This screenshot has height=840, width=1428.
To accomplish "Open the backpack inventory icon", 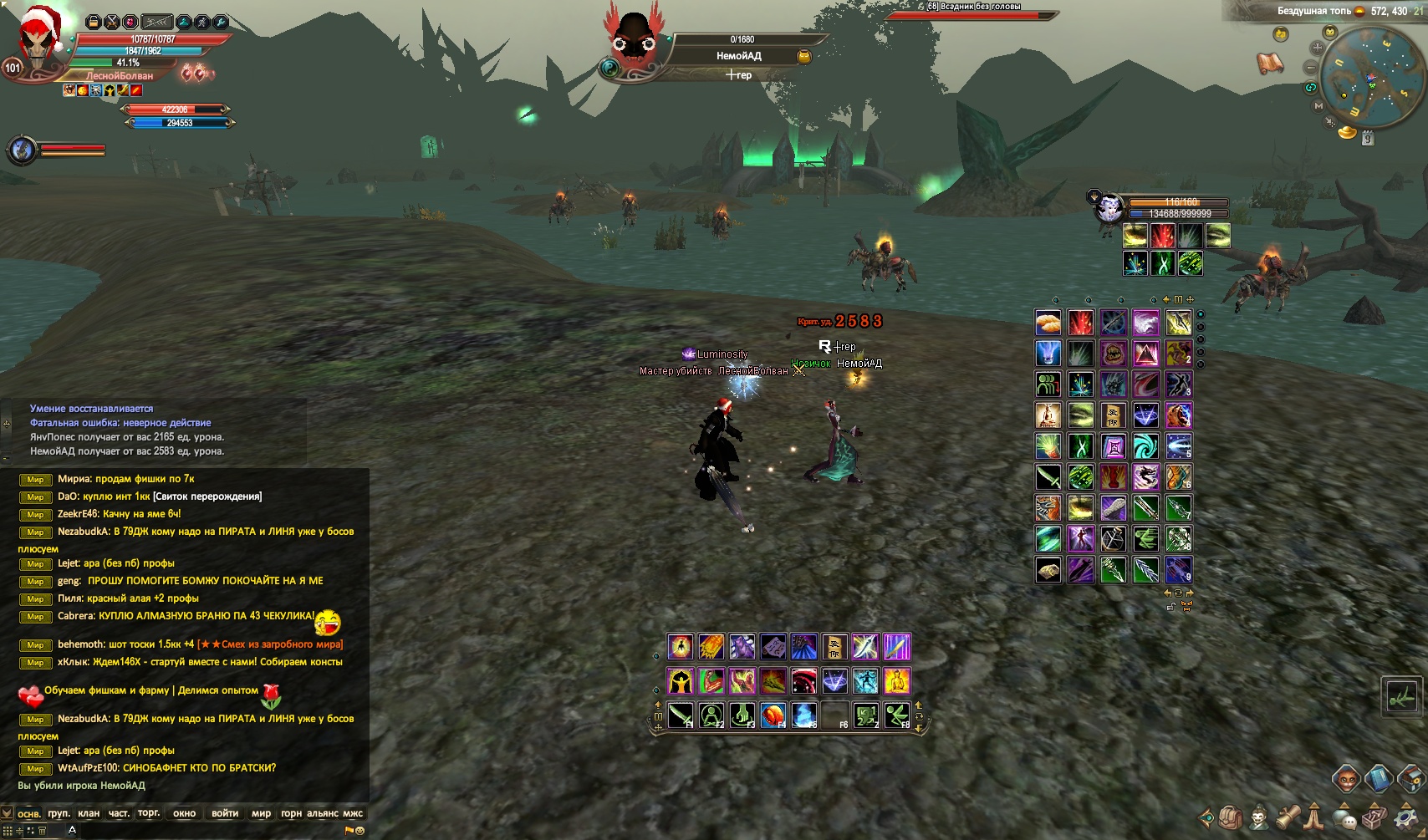I will click(x=1231, y=817).
